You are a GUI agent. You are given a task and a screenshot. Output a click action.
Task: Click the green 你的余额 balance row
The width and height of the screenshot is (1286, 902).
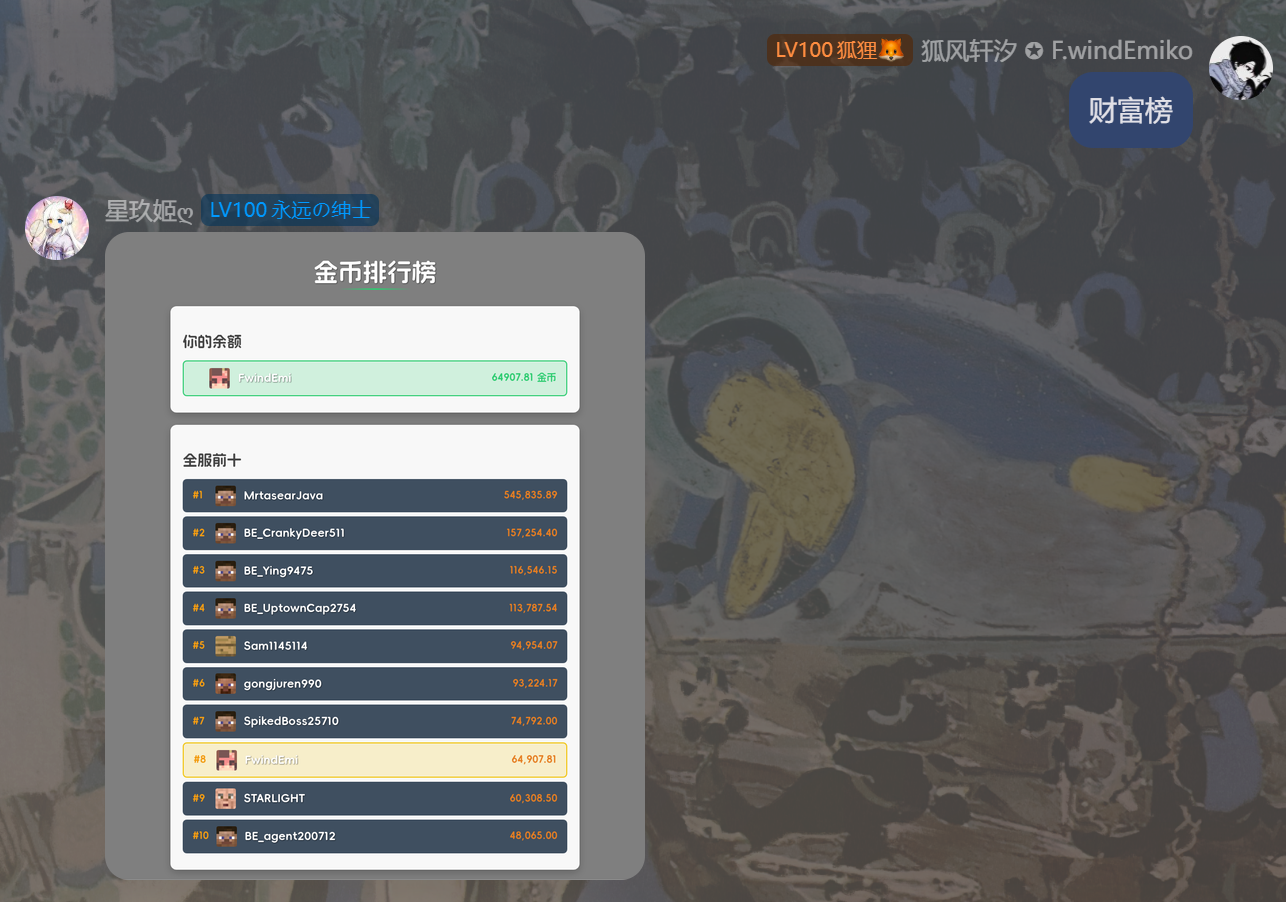(x=374, y=378)
